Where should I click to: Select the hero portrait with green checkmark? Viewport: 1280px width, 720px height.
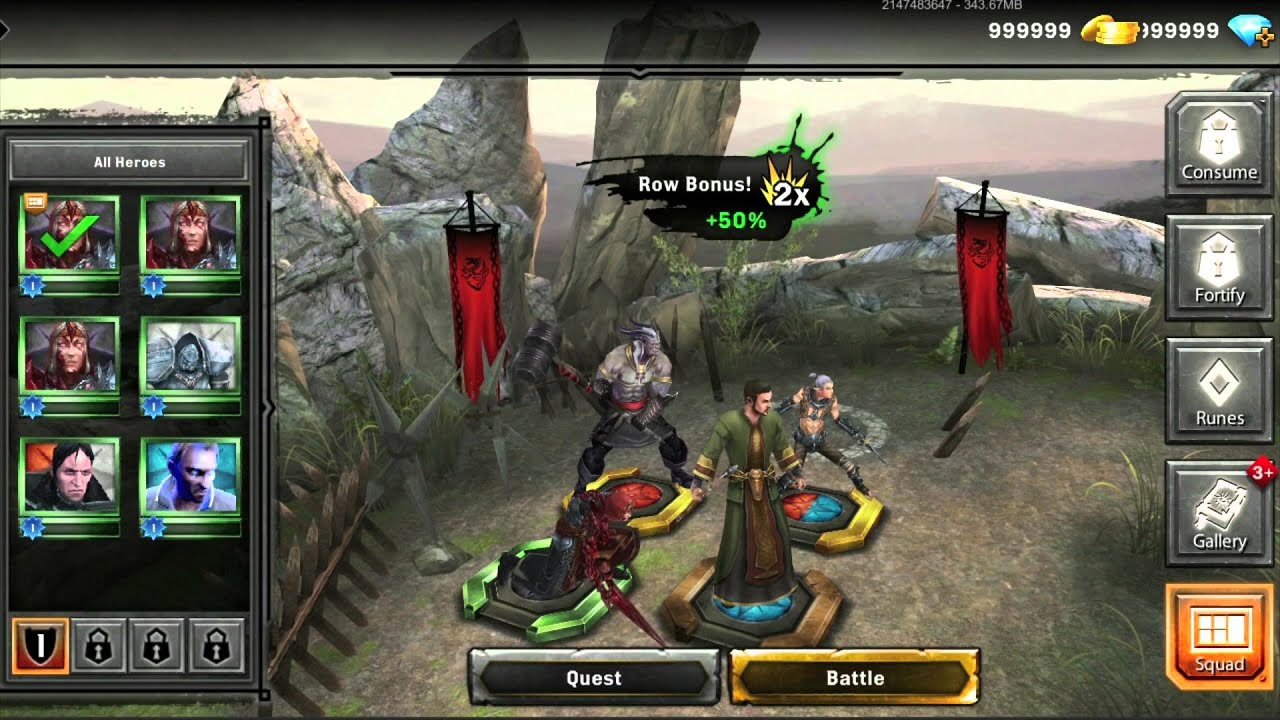pyautogui.click(x=70, y=235)
